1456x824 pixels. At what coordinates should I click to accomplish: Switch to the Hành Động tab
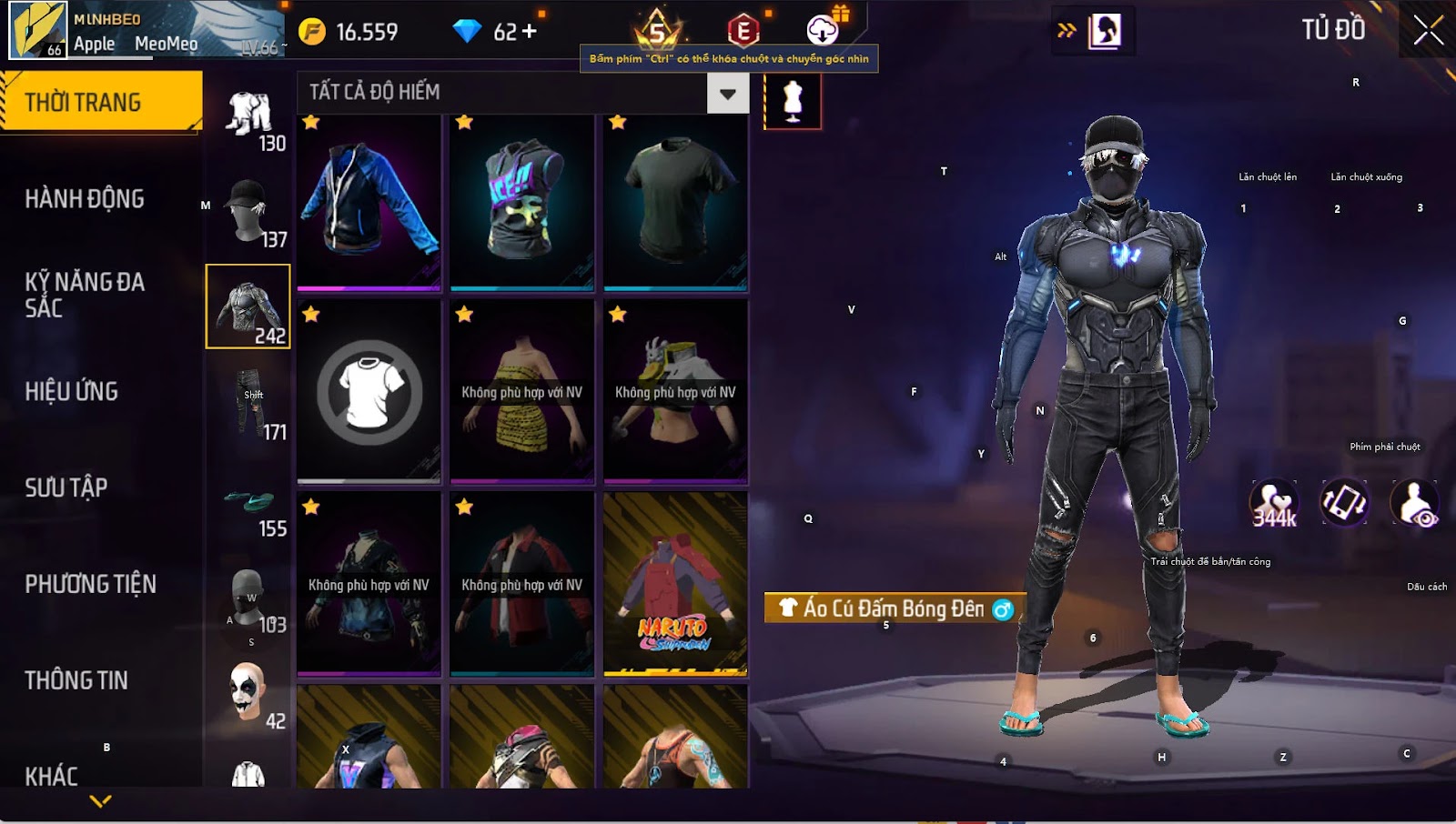(85, 198)
